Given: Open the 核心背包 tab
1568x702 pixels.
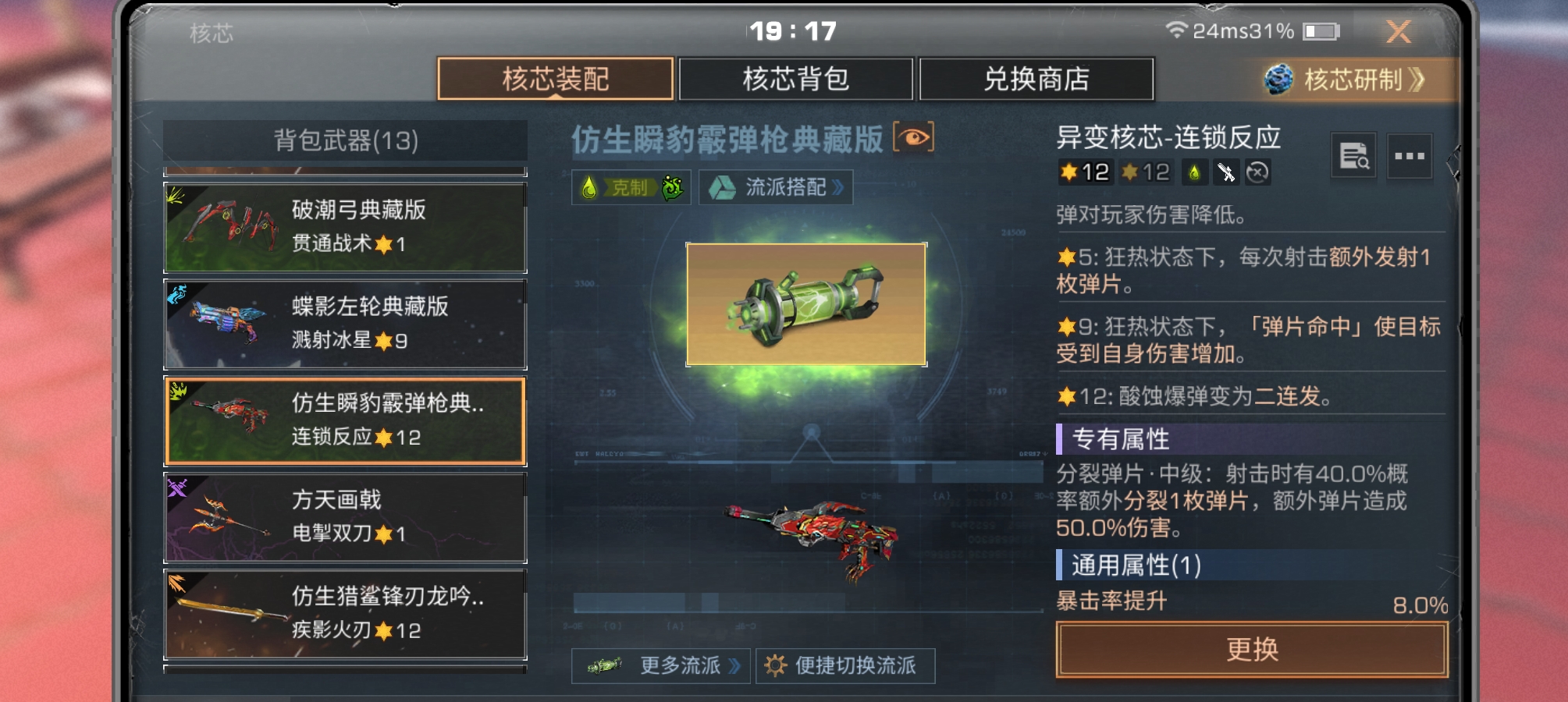Looking at the screenshot, I should [795, 79].
